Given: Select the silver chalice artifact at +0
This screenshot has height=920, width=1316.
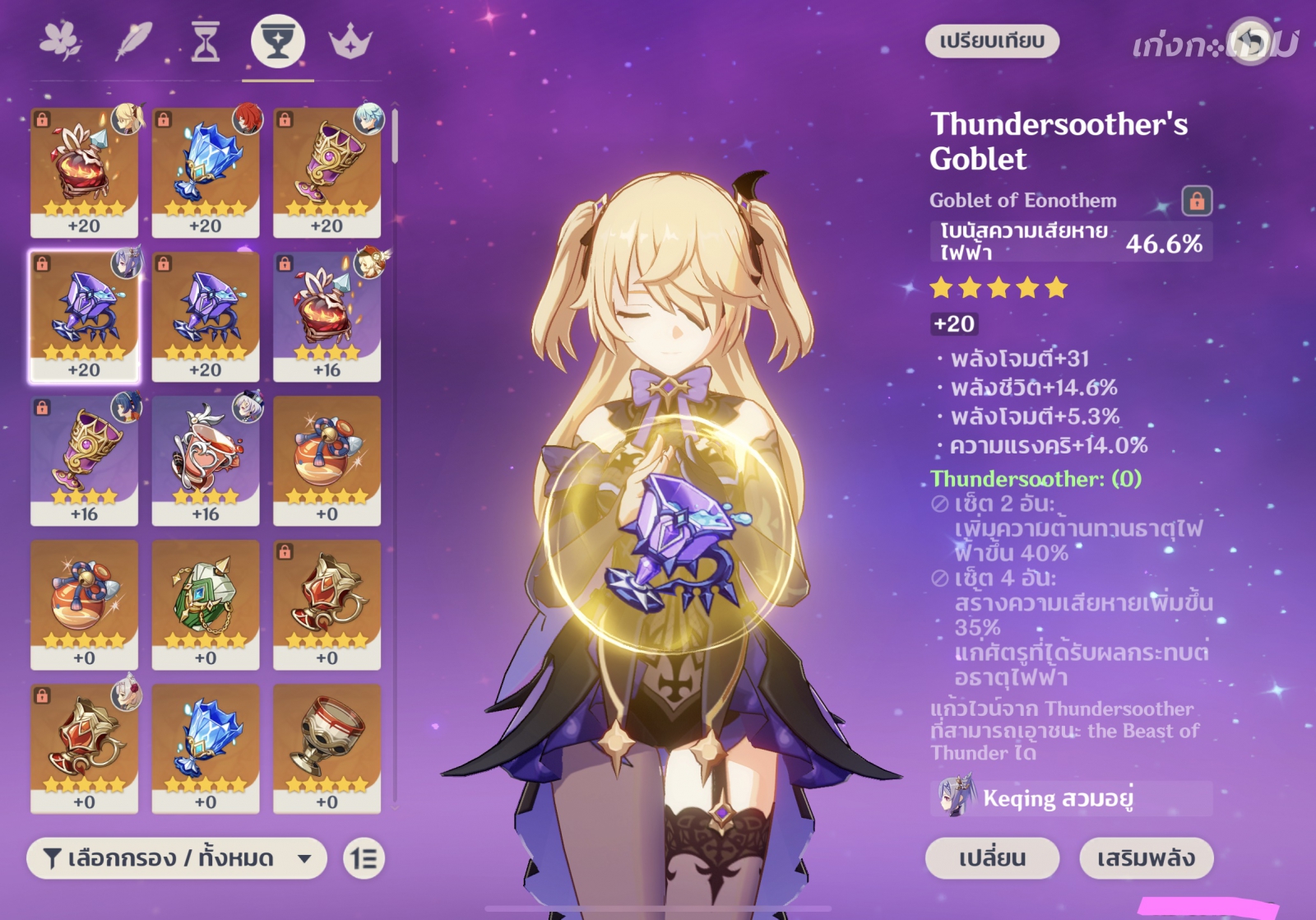Looking at the screenshot, I should tap(327, 748).
